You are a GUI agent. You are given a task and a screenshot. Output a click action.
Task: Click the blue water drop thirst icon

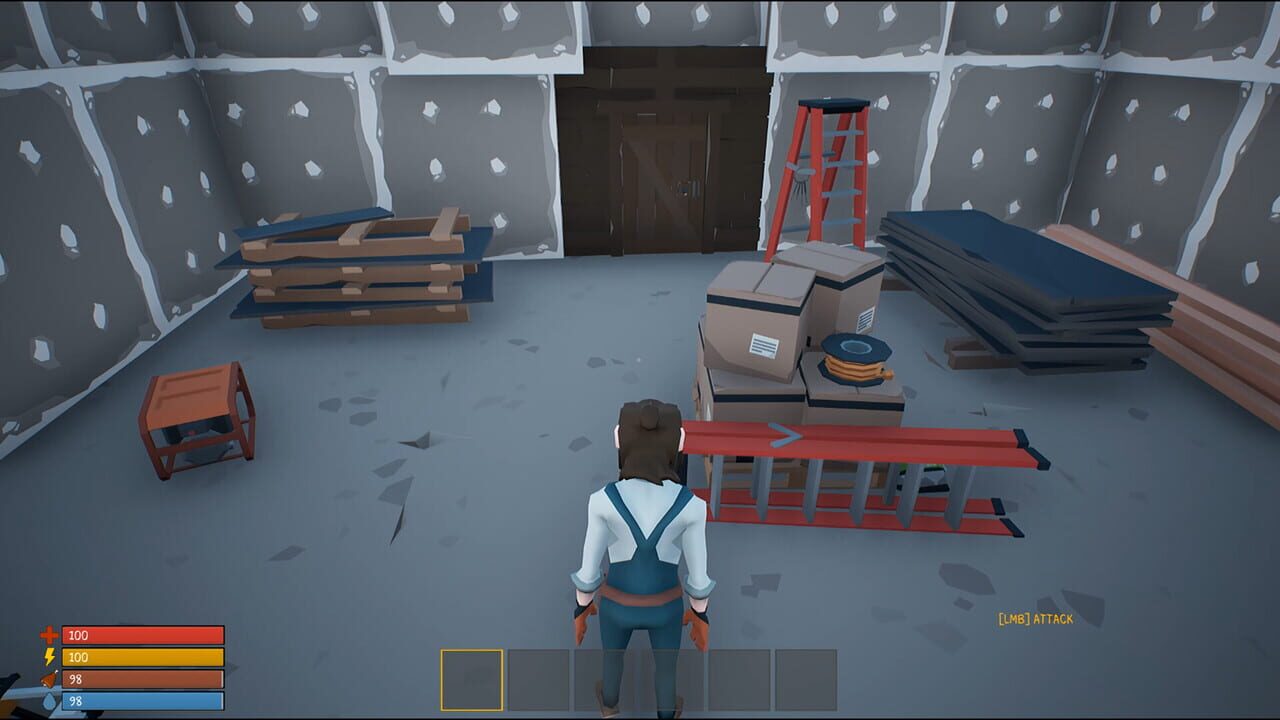coord(49,700)
